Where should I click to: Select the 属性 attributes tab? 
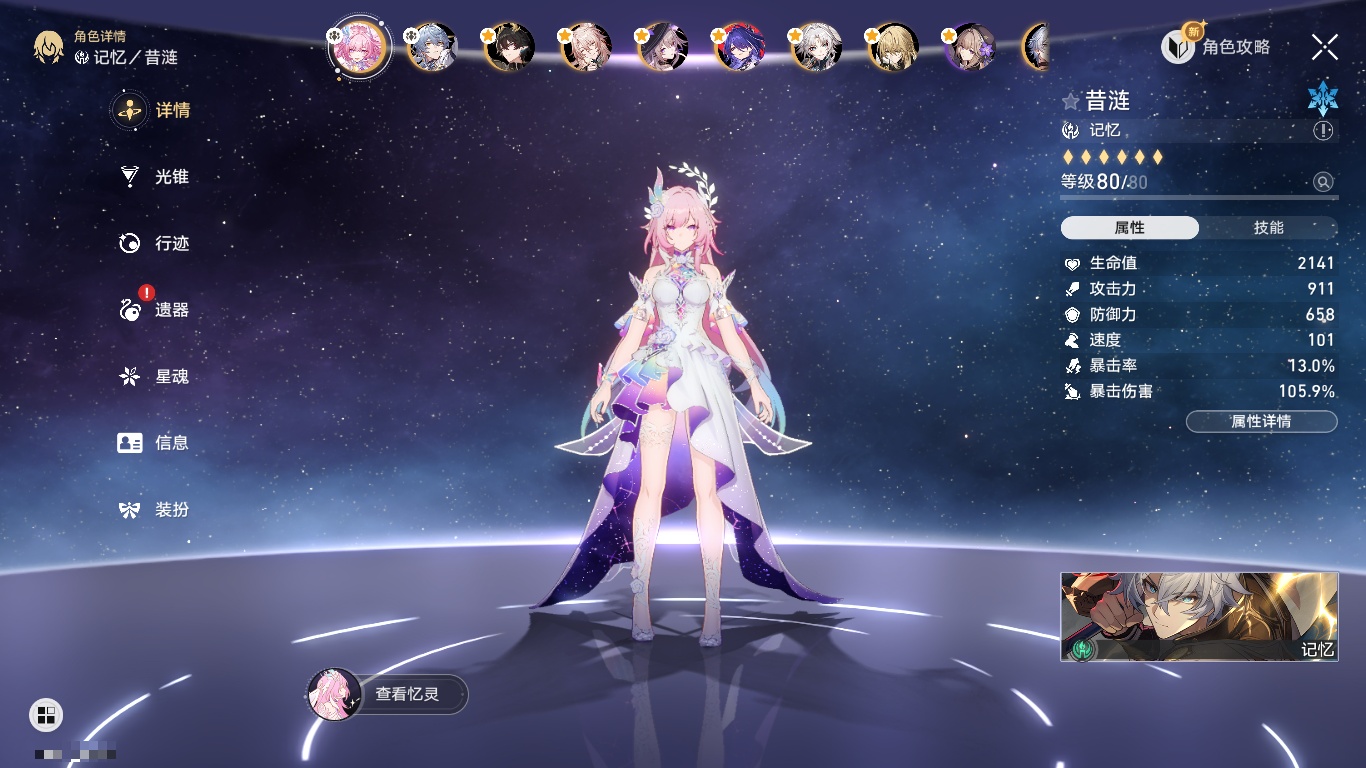click(x=1130, y=228)
